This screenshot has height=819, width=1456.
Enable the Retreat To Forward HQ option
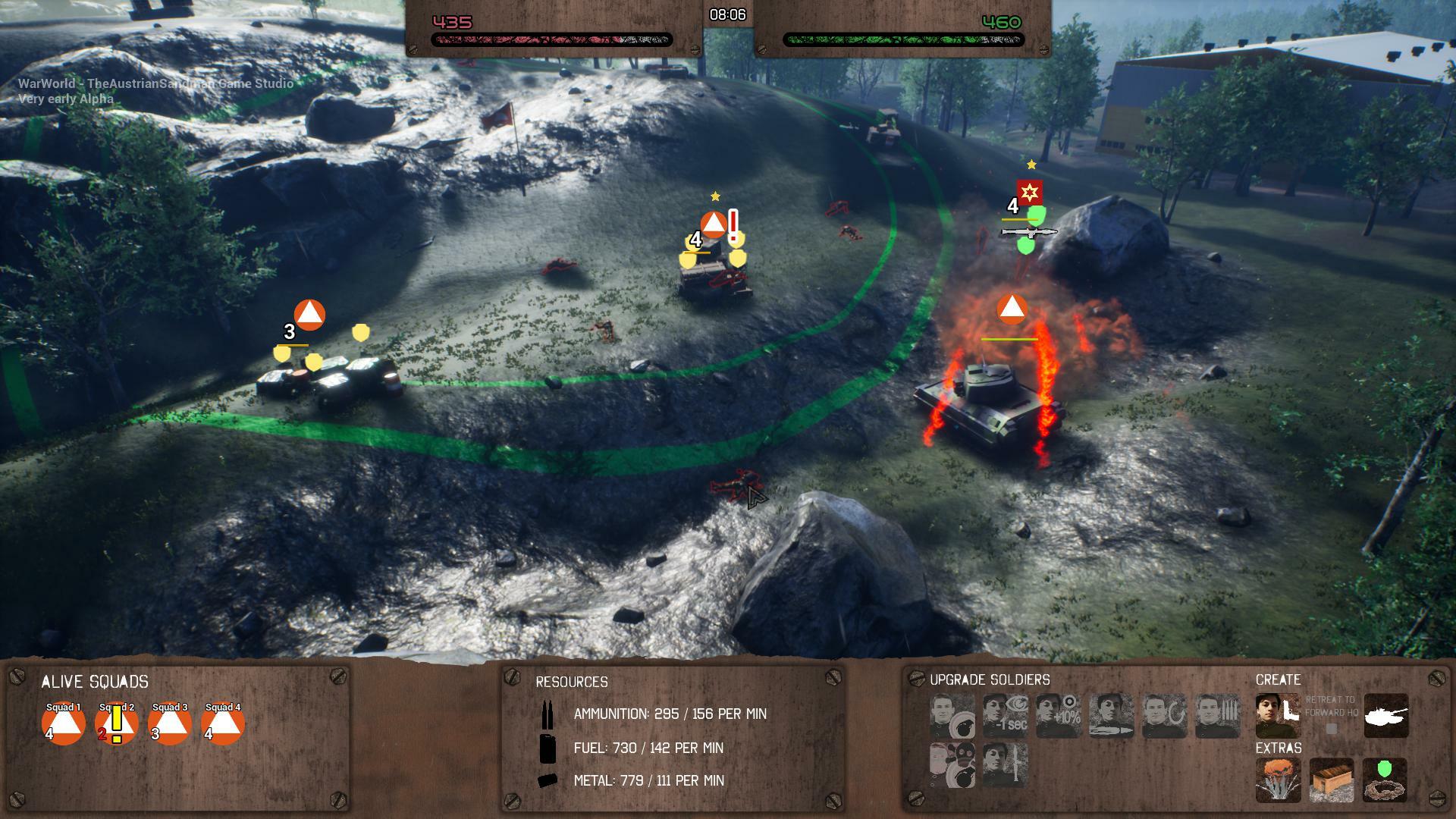tap(1332, 726)
